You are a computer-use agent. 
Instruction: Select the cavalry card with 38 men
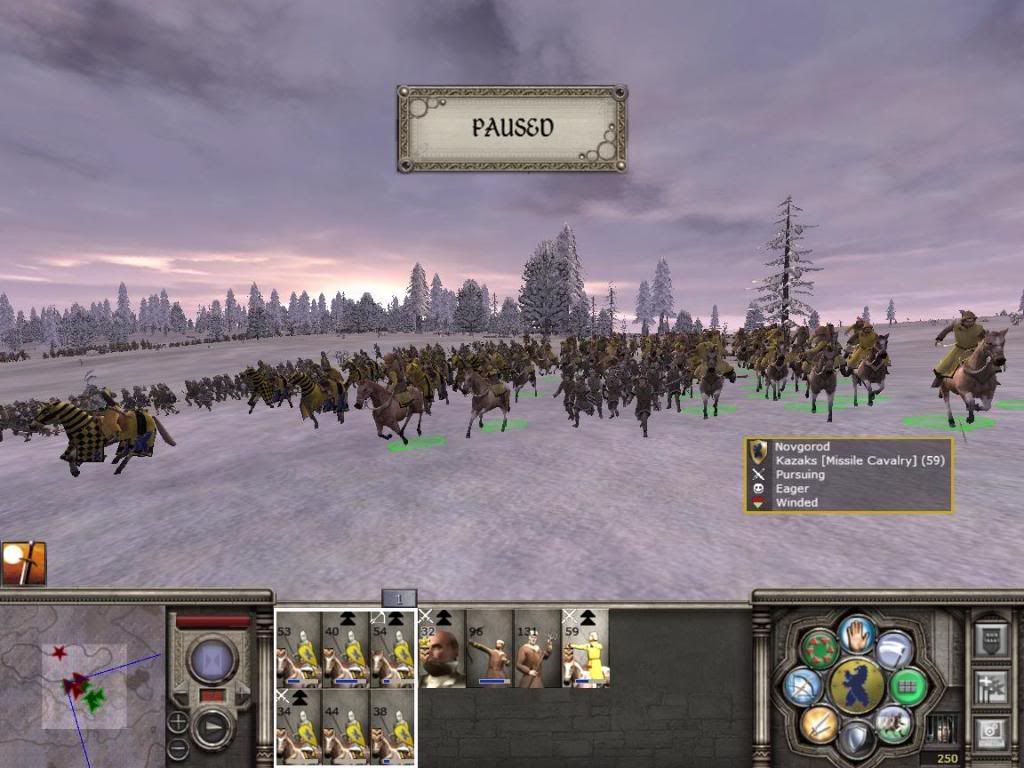(393, 727)
